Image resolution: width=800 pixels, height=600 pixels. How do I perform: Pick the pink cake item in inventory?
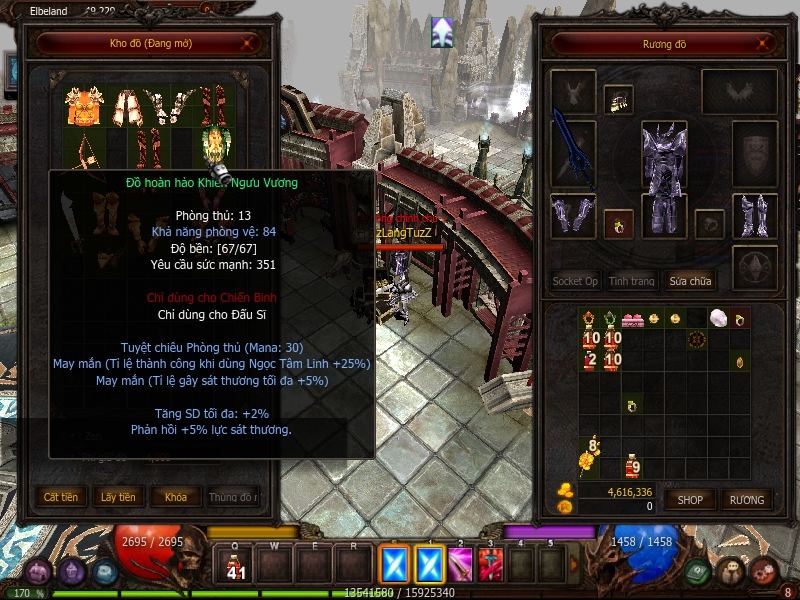coord(631,320)
